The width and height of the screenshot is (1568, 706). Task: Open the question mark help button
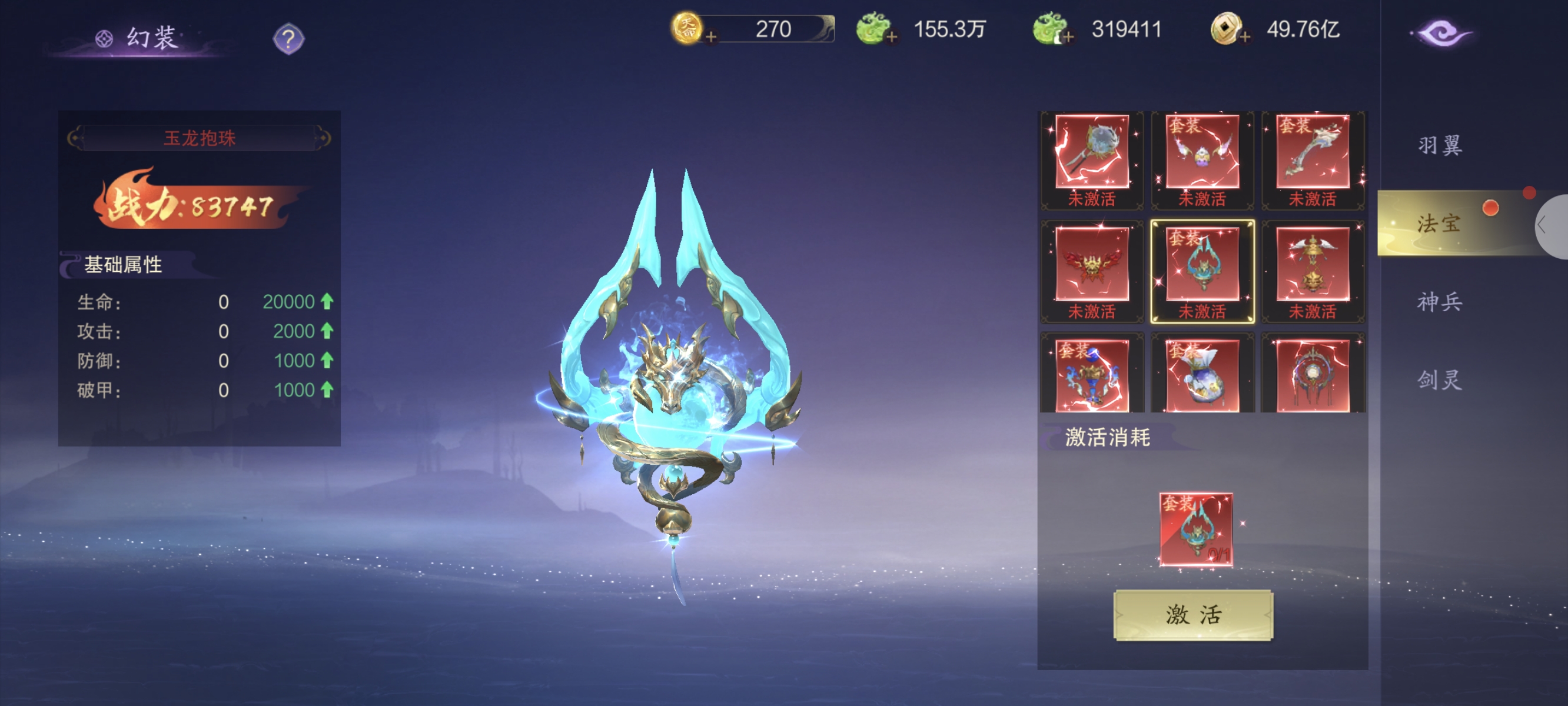point(288,39)
